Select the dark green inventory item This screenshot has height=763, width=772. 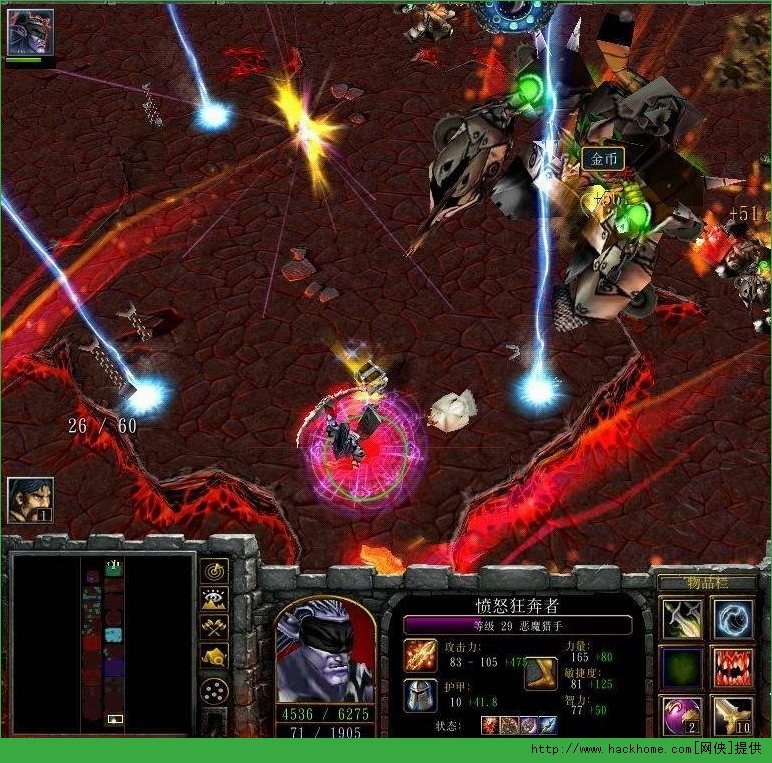point(680,667)
